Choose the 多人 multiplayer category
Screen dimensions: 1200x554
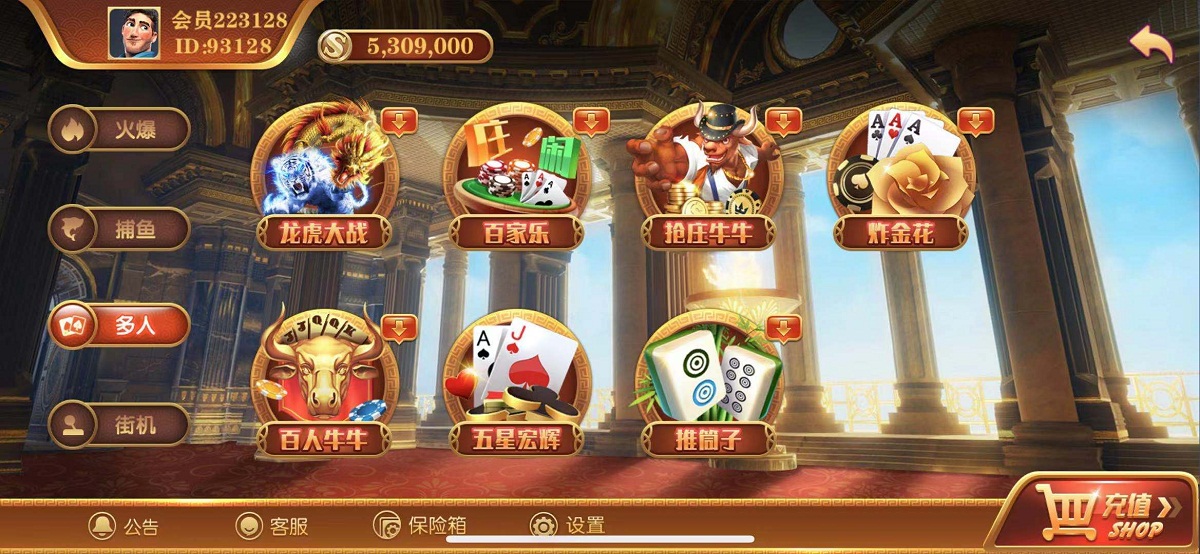tap(120, 325)
